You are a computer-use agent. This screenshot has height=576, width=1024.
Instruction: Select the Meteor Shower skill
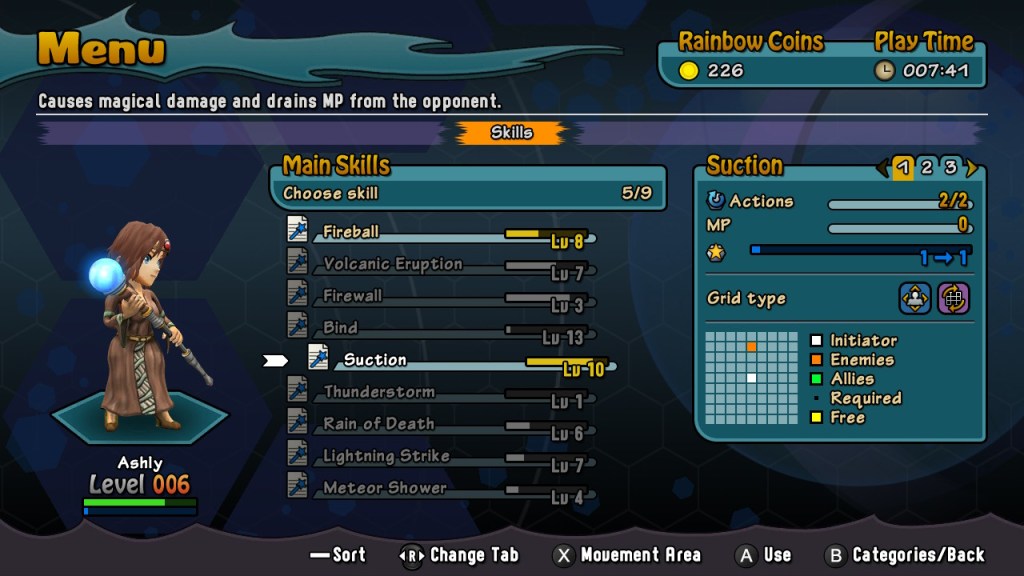384,488
